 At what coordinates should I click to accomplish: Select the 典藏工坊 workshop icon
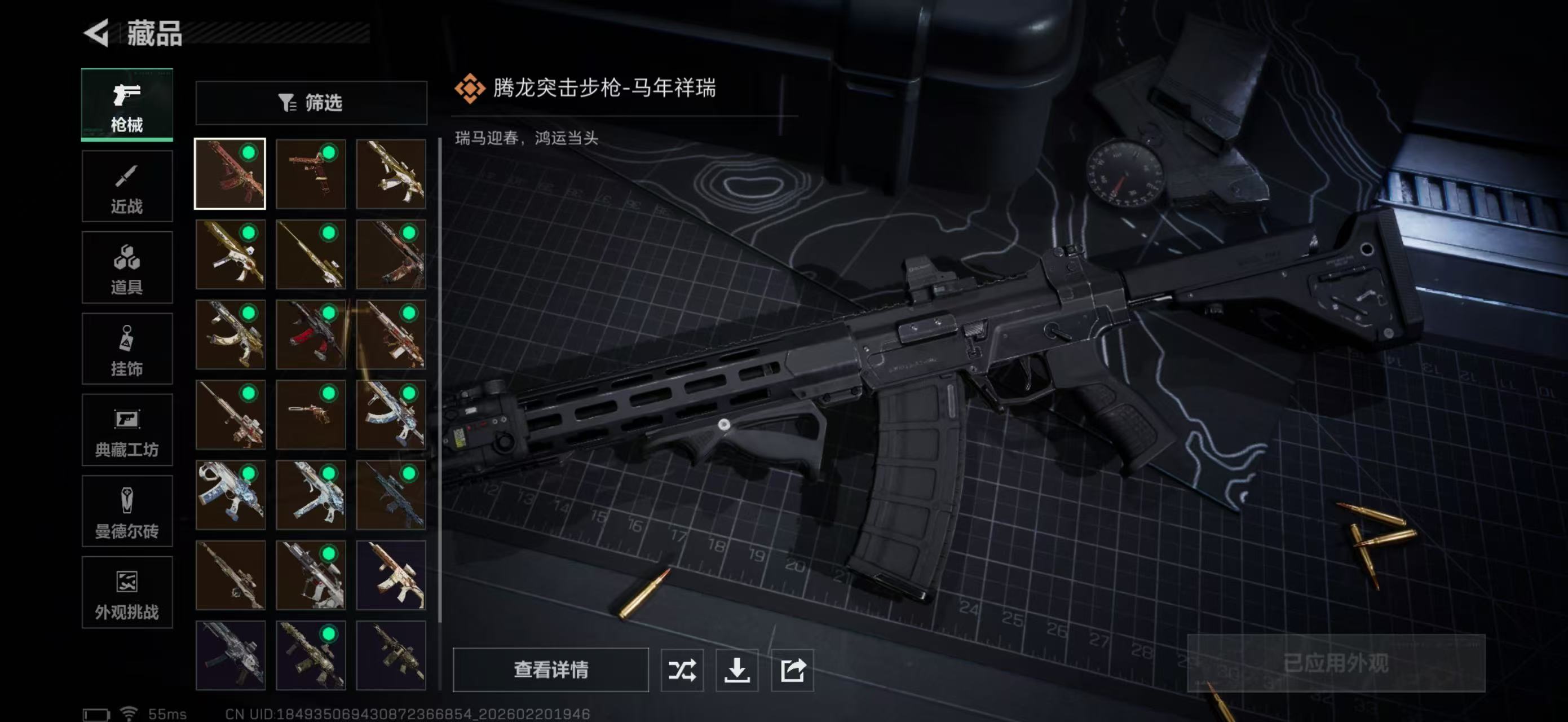click(x=127, y=430)
